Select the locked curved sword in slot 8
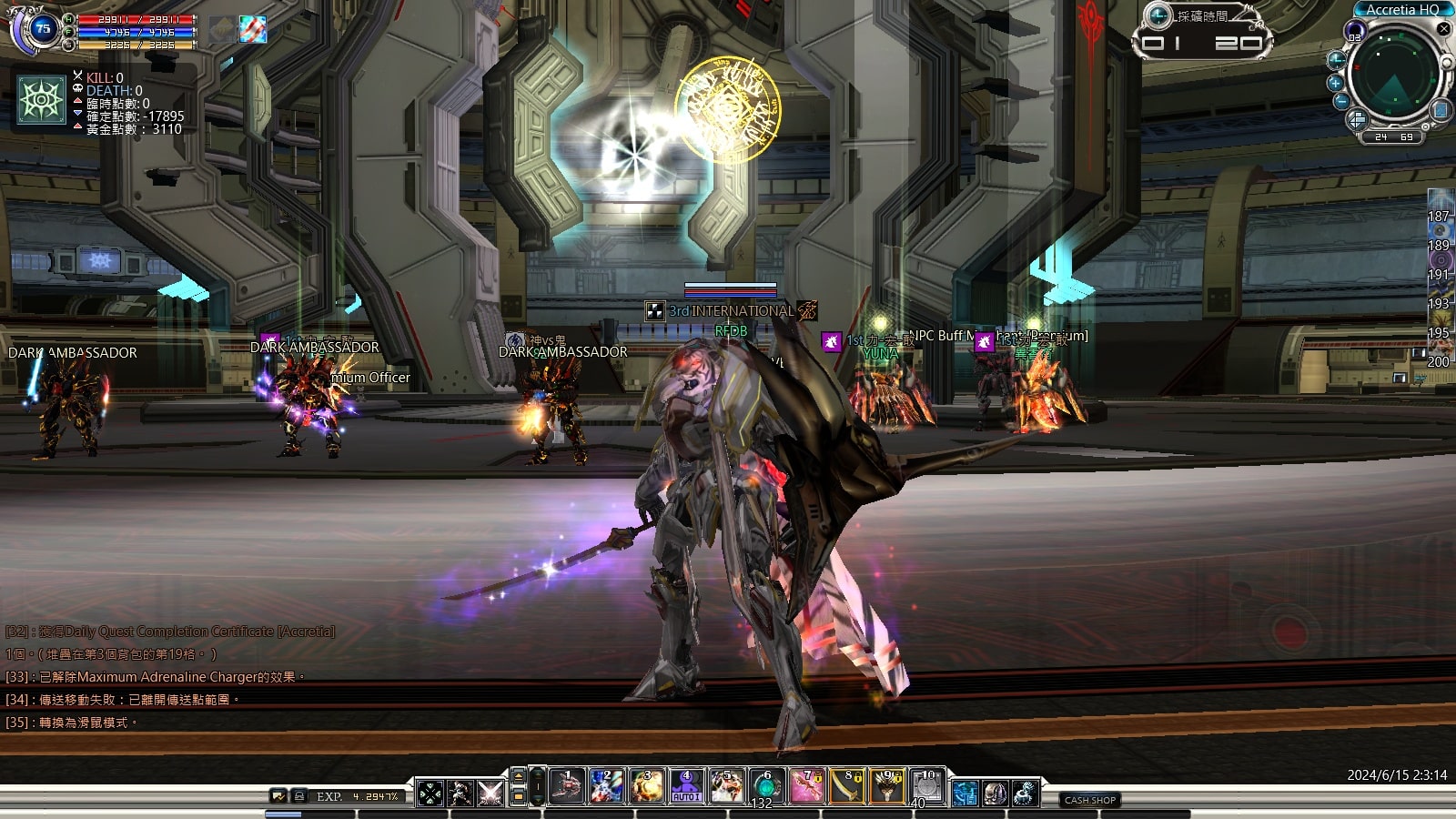The image size is (1456, 819). pyautogui.click(x=847, y=787)
